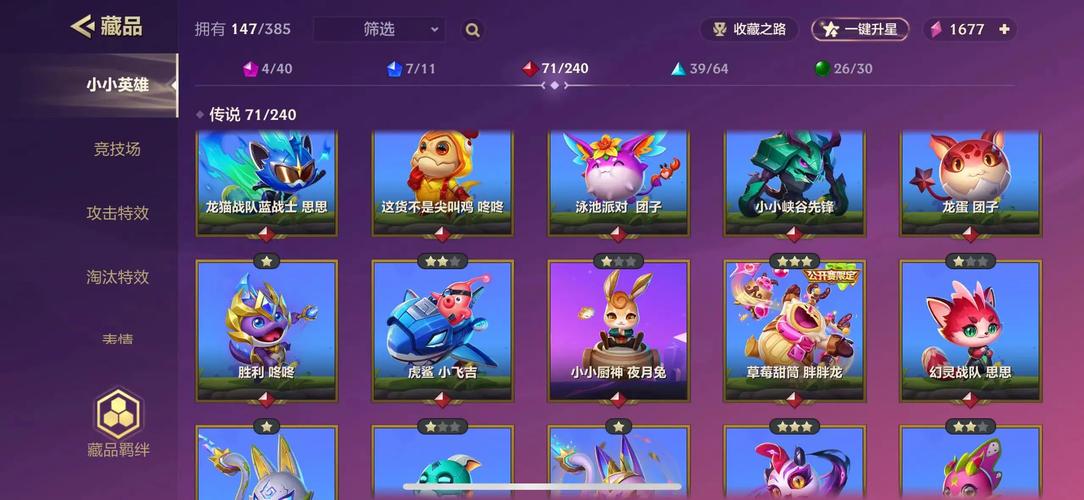The image size is (1084, 500).
Task: Choose the 小小峡谷先锋 card
Action: tap(794, 180)
